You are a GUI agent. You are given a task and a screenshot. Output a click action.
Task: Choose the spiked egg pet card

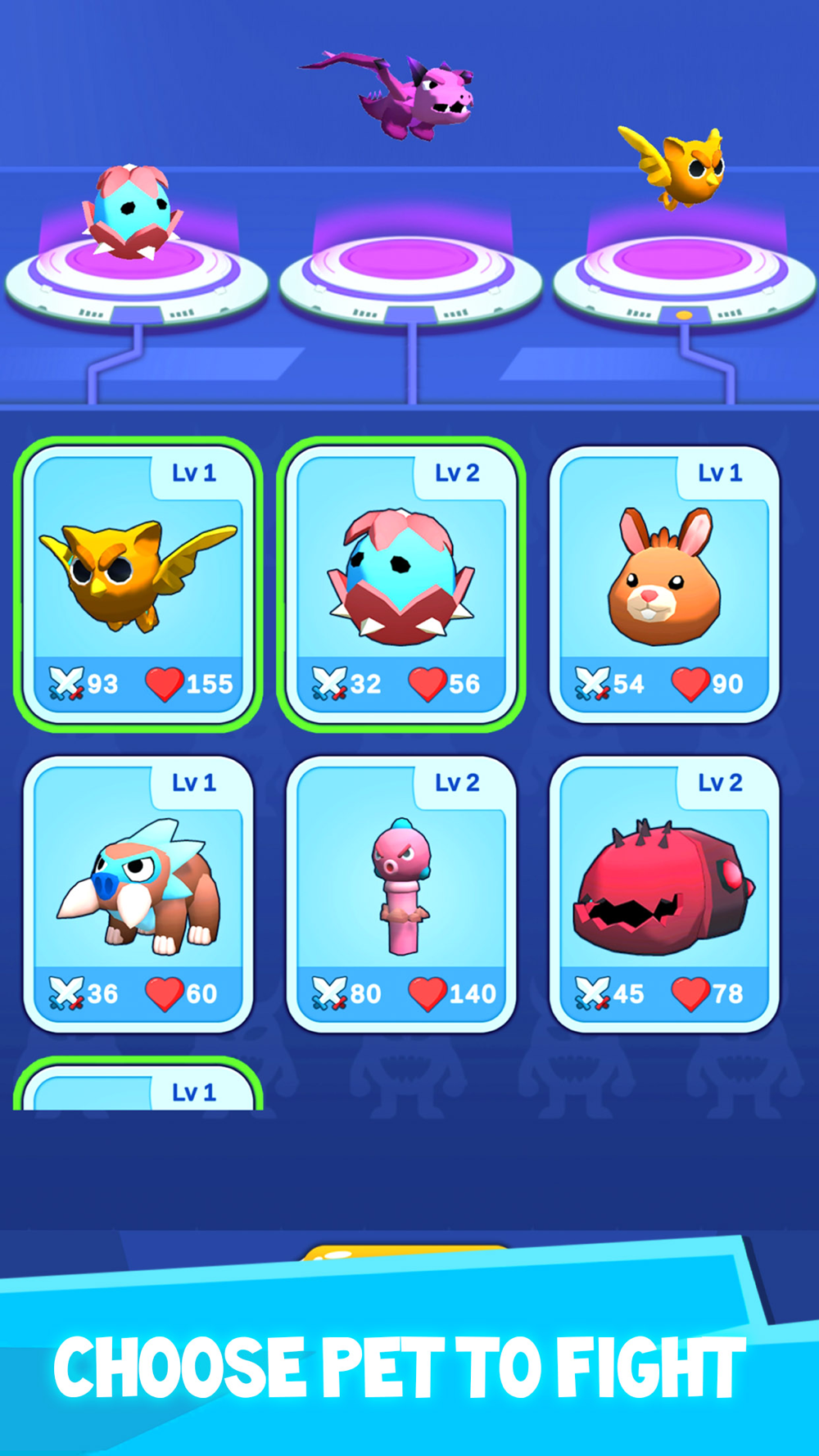[x=401, y=583]
